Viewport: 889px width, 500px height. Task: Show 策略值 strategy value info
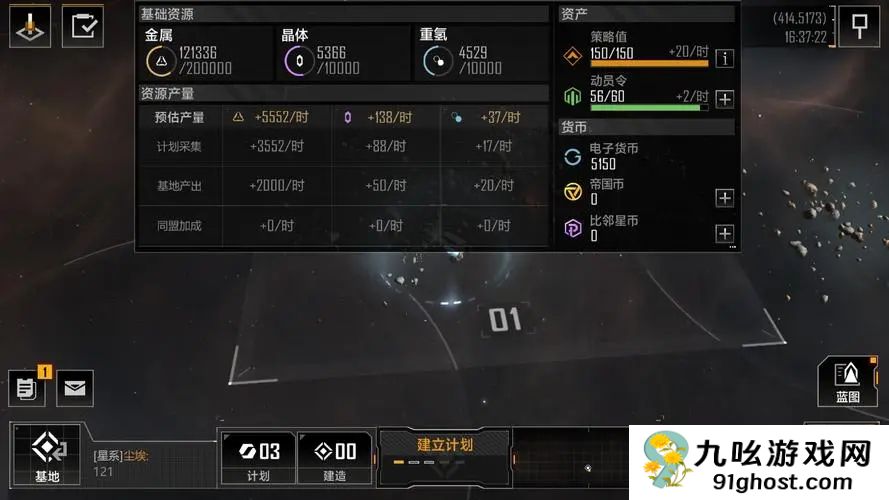[x=724, y=58]
